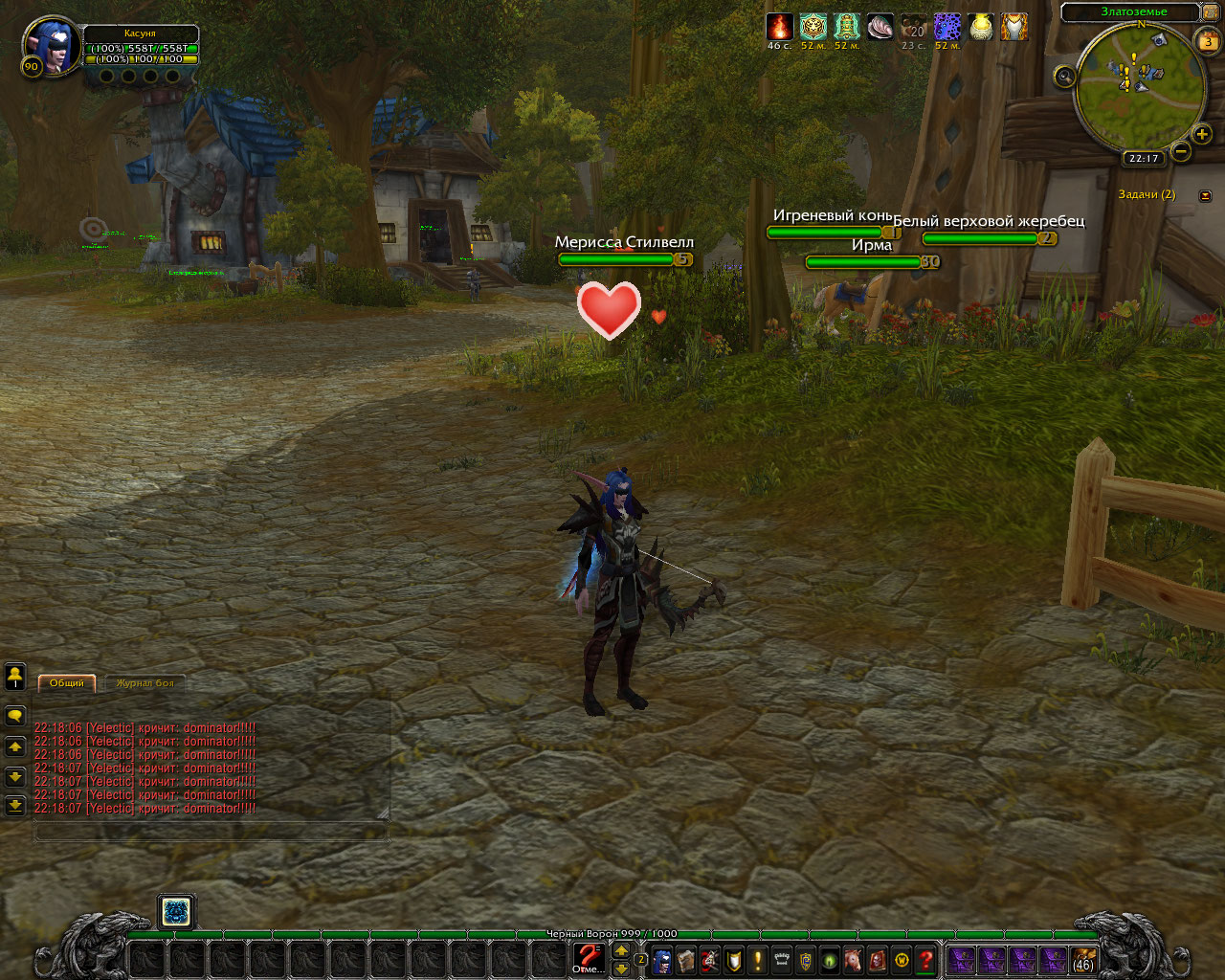1225x980 pixels.
Task: Collapse the Задачи quest tracker
Action: [1205, 195]
